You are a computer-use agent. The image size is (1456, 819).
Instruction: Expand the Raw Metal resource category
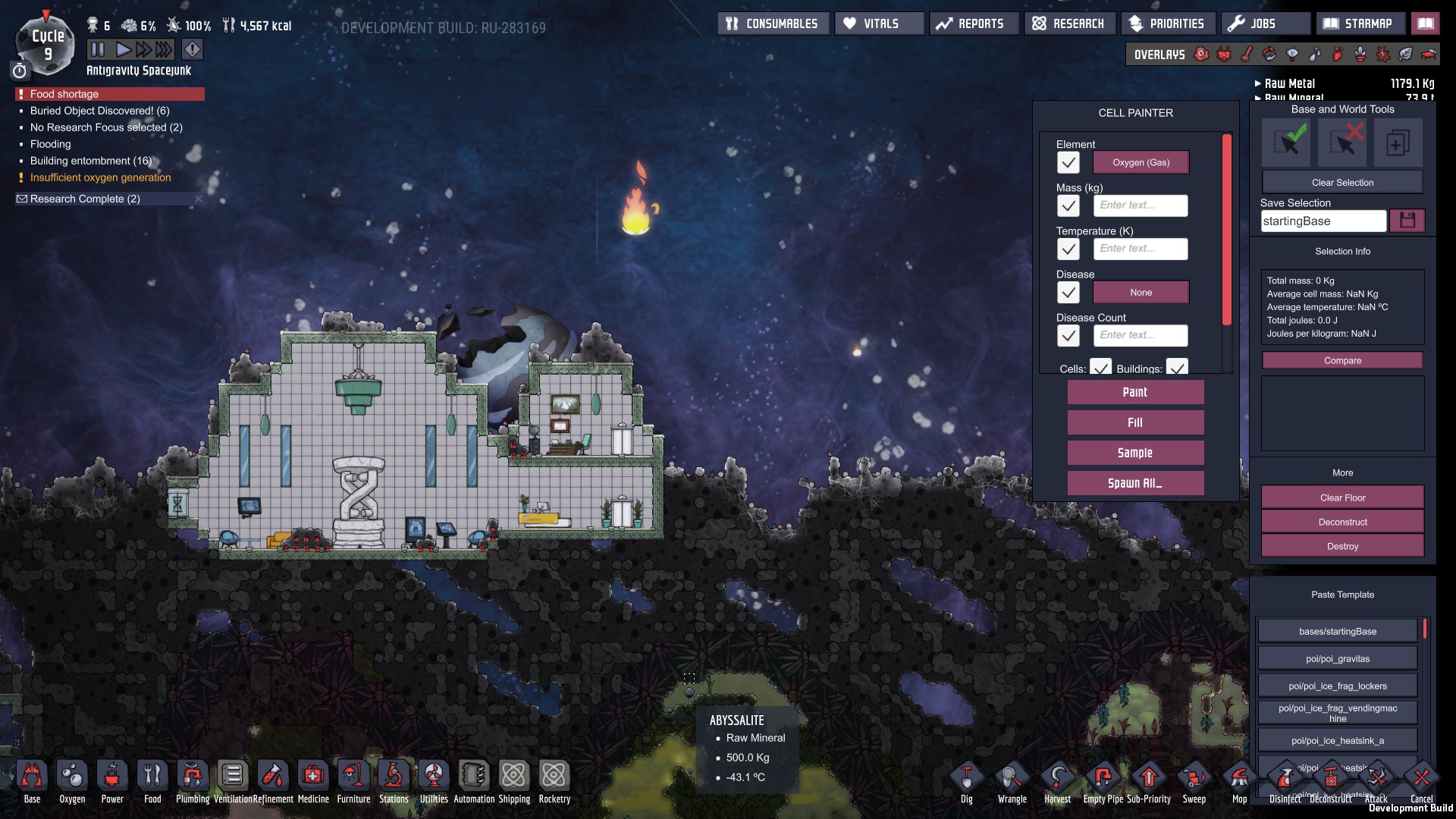[x=1289, y=83]
